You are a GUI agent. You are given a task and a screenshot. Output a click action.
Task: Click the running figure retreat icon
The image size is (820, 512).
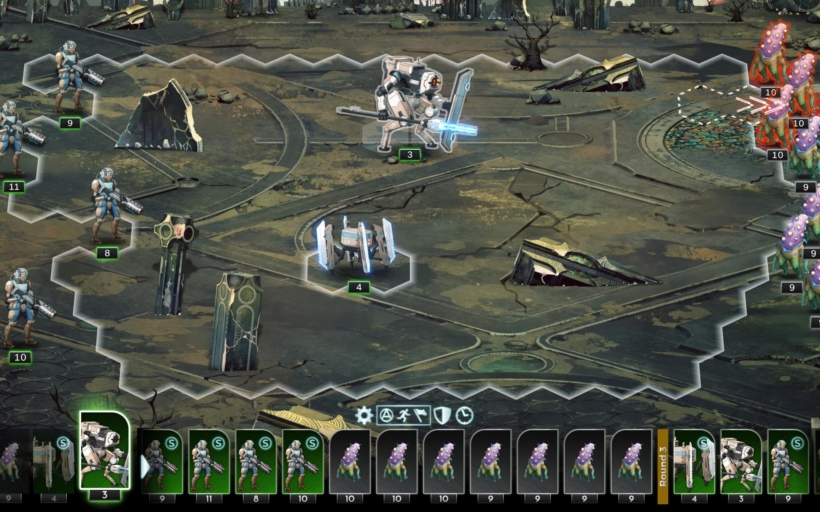405,415
